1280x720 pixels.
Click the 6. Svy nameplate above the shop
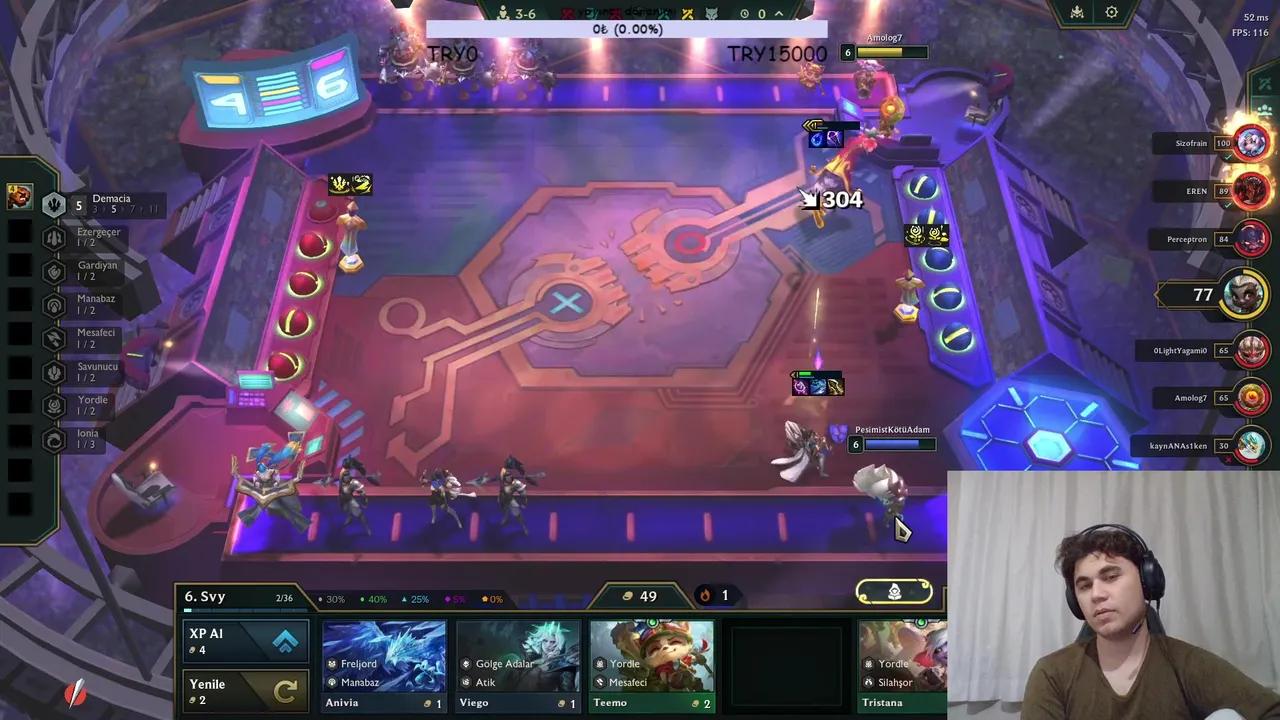click(x=206, y=596)
